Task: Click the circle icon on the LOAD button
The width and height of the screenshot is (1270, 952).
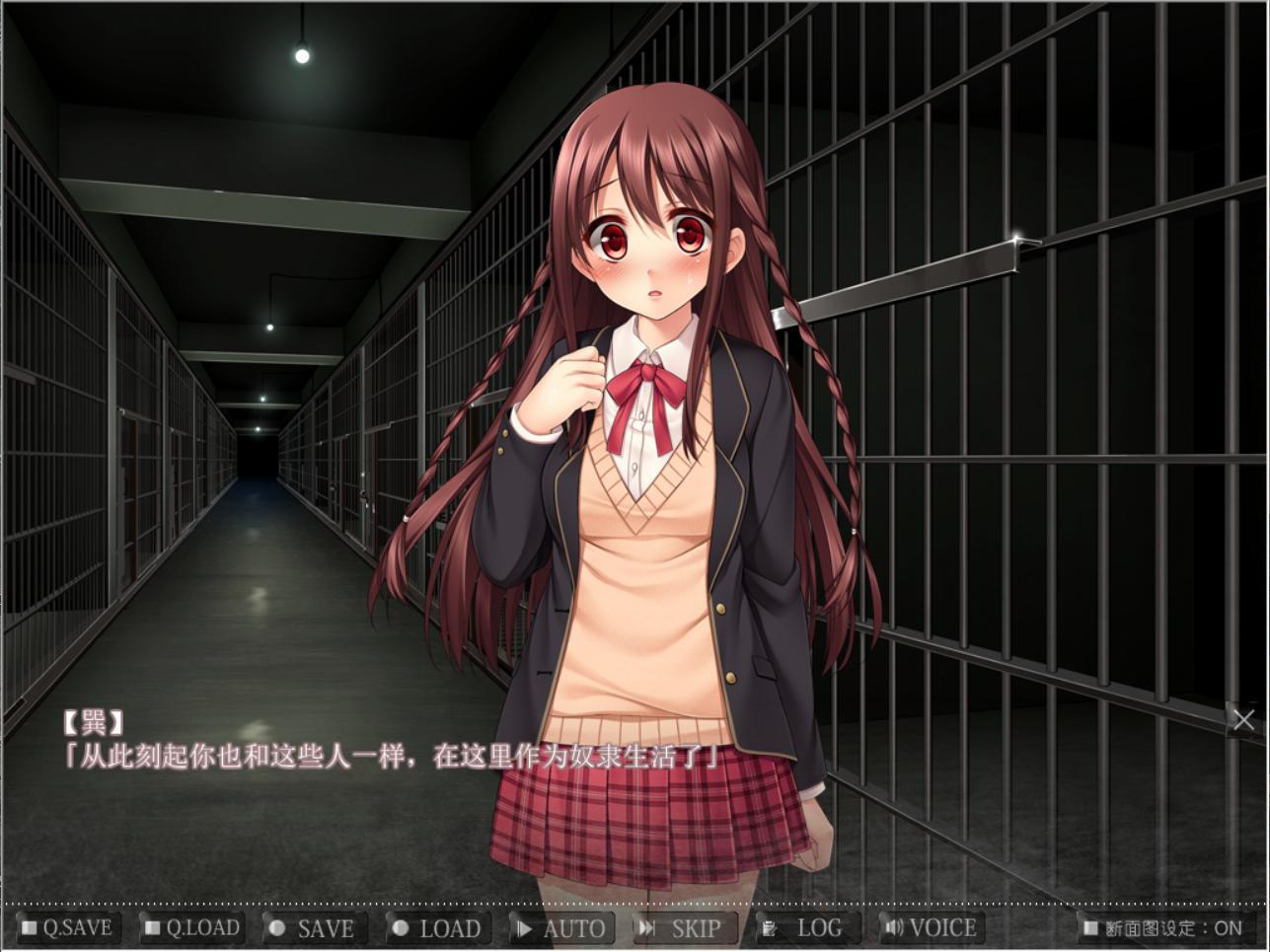Action: click(x=401, y=927)
